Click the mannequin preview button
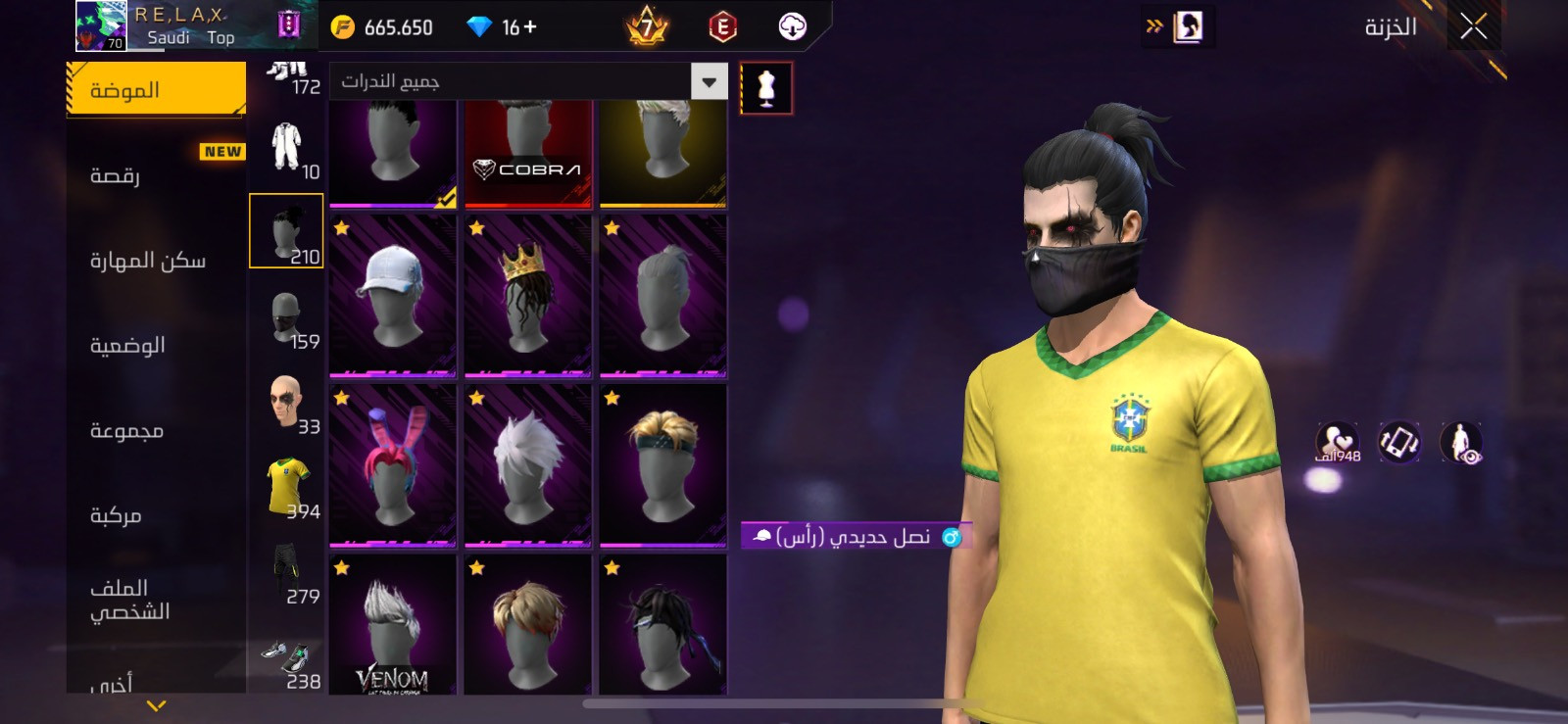The image size is (1568, 724). 766,88
